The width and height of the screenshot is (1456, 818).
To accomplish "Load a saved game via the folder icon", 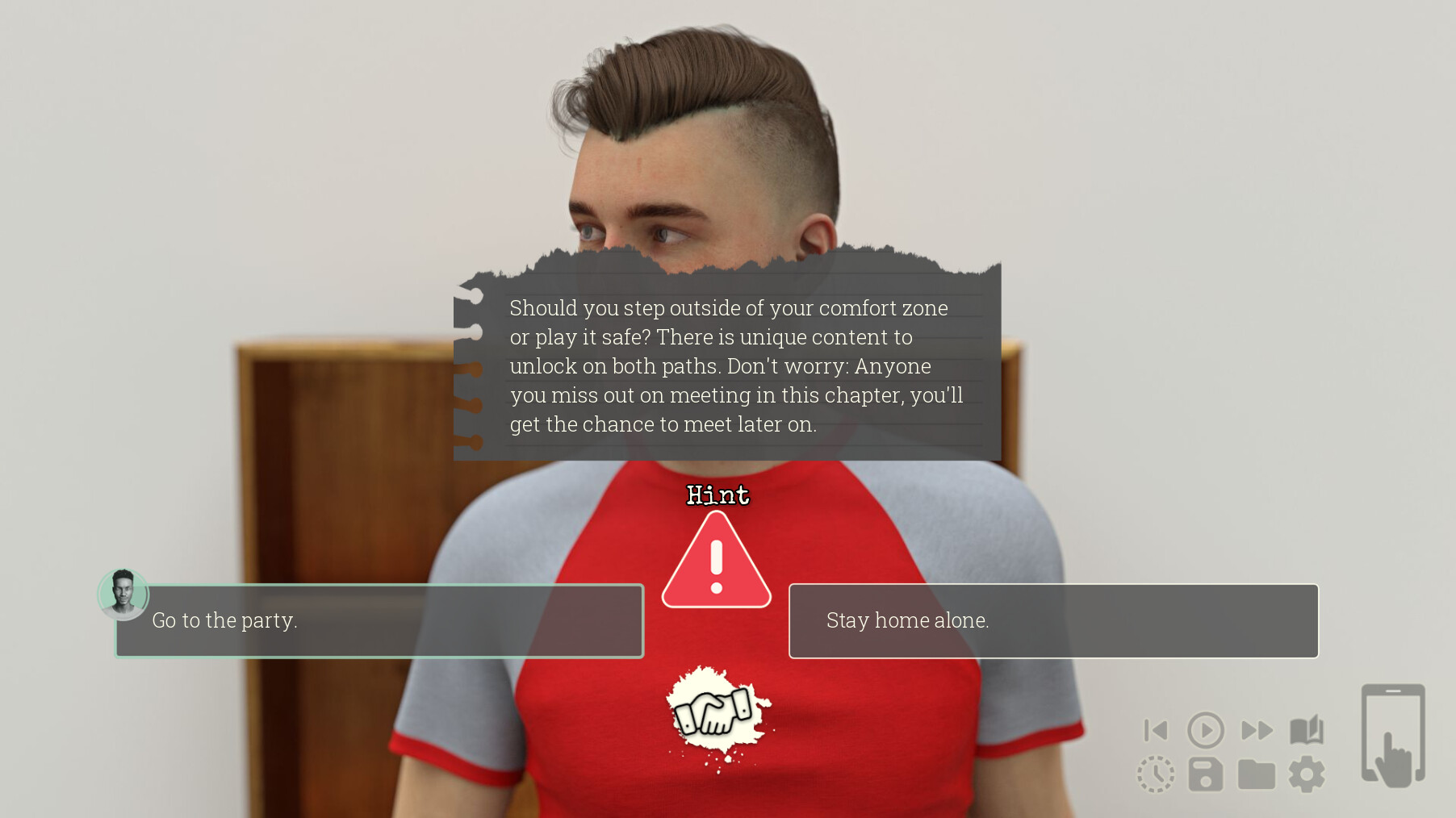I will click(1256, 773).
